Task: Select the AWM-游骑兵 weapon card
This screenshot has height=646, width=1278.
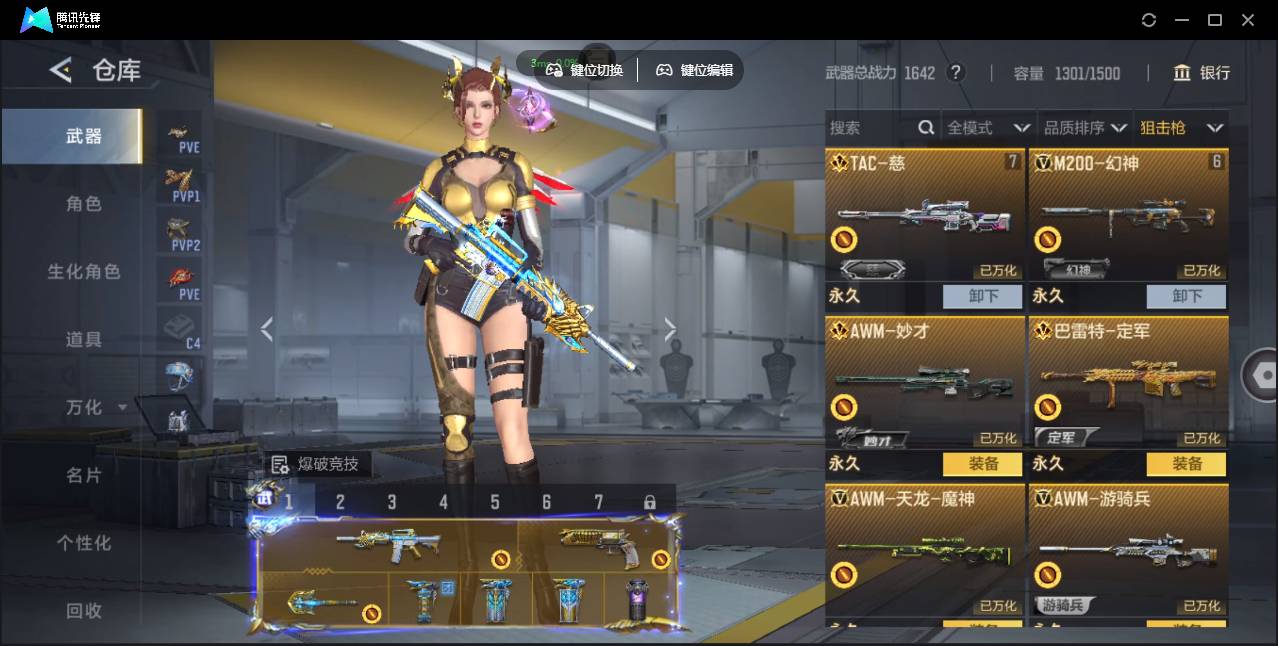Action: point(1128,548)
